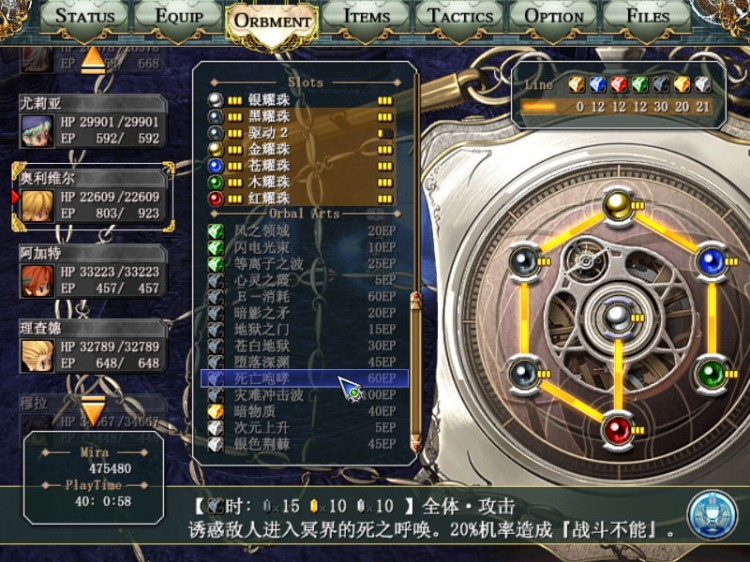Click the yellow quartz orb on the orbment
This screenshot has height=562, width=750.
pos(617,205)
